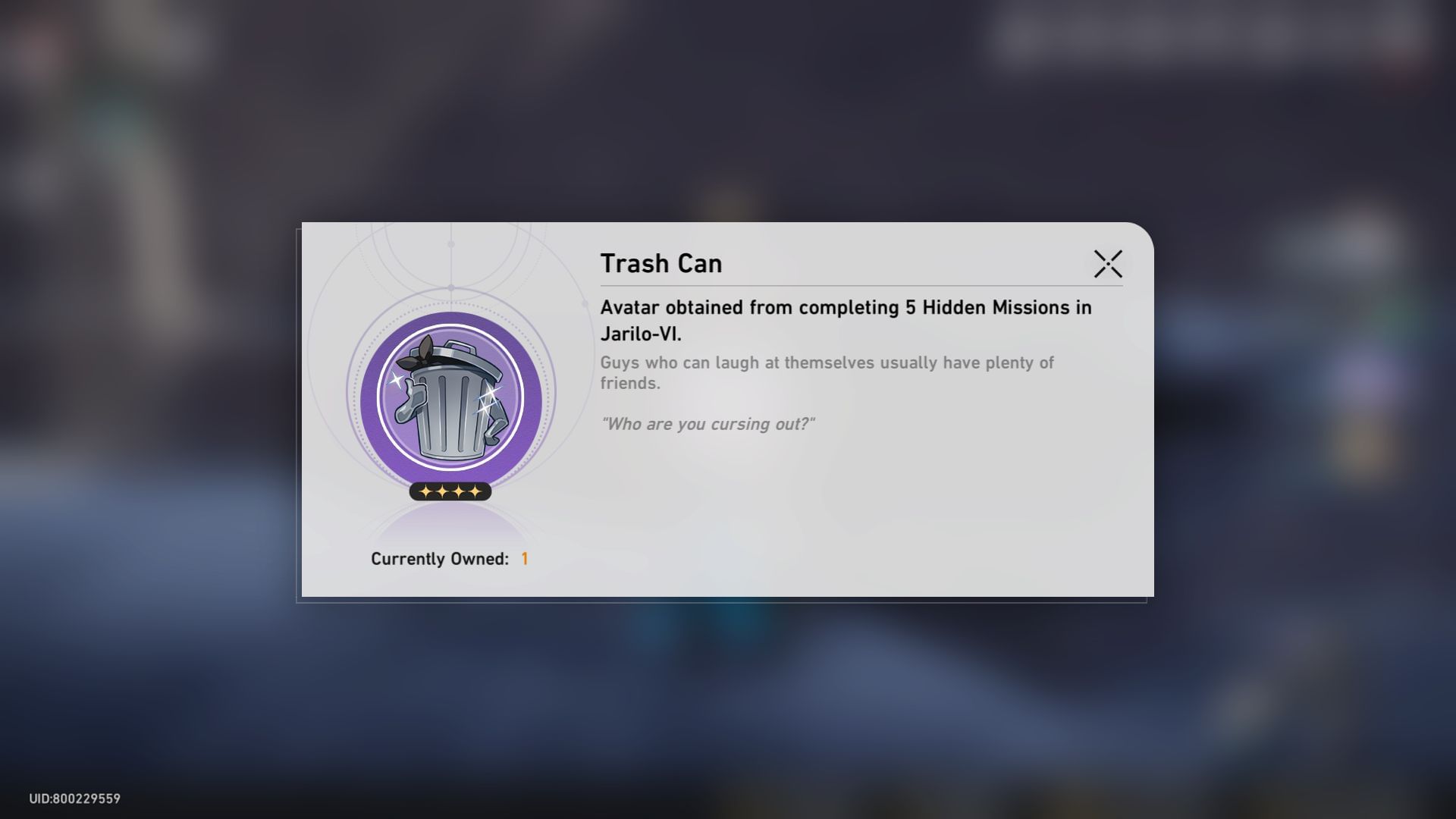Click the fourth star in the rating badge
Viewport: 1456px width, 819px height.
point(475,491)
